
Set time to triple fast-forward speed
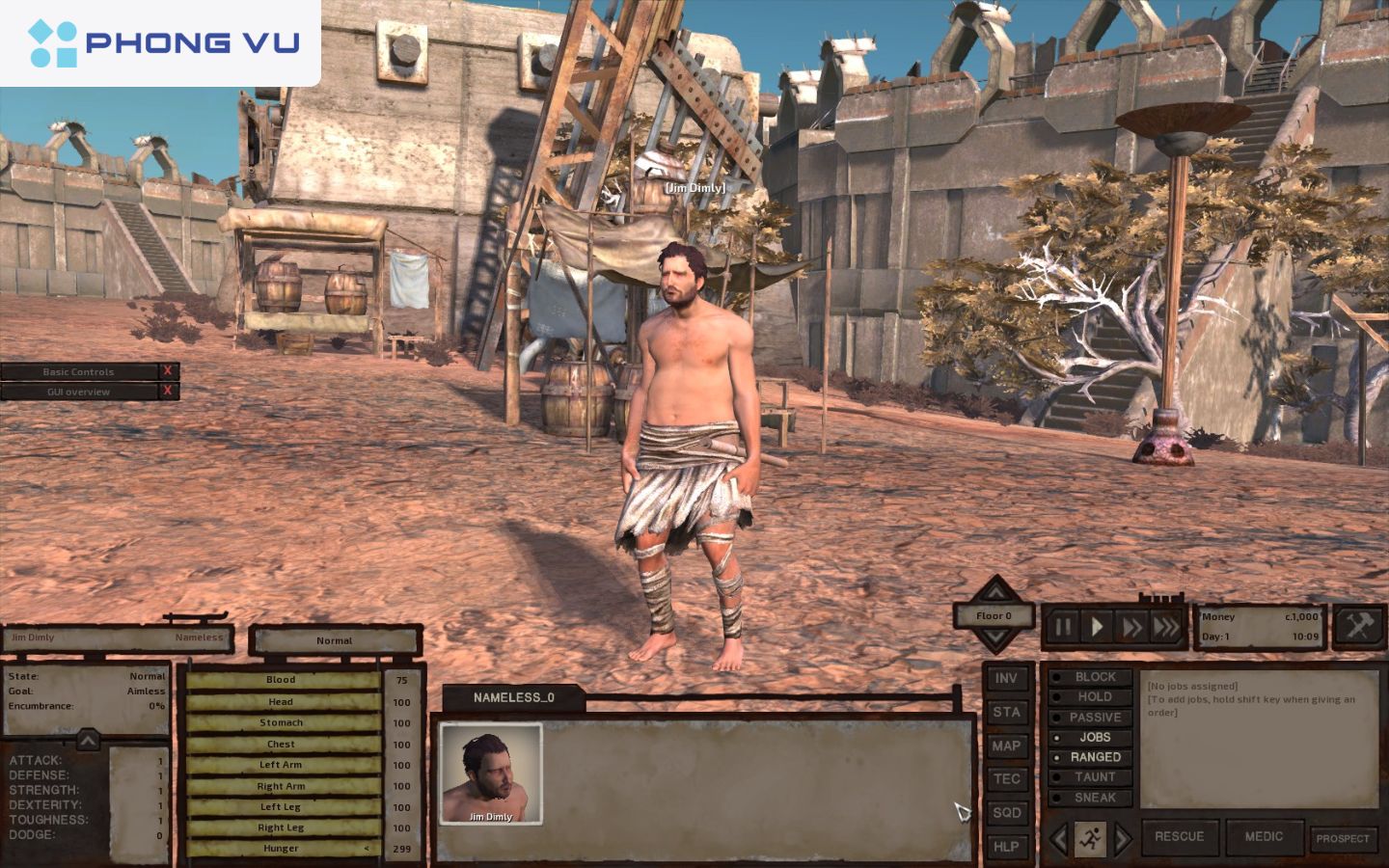[x=1166, y=628]
